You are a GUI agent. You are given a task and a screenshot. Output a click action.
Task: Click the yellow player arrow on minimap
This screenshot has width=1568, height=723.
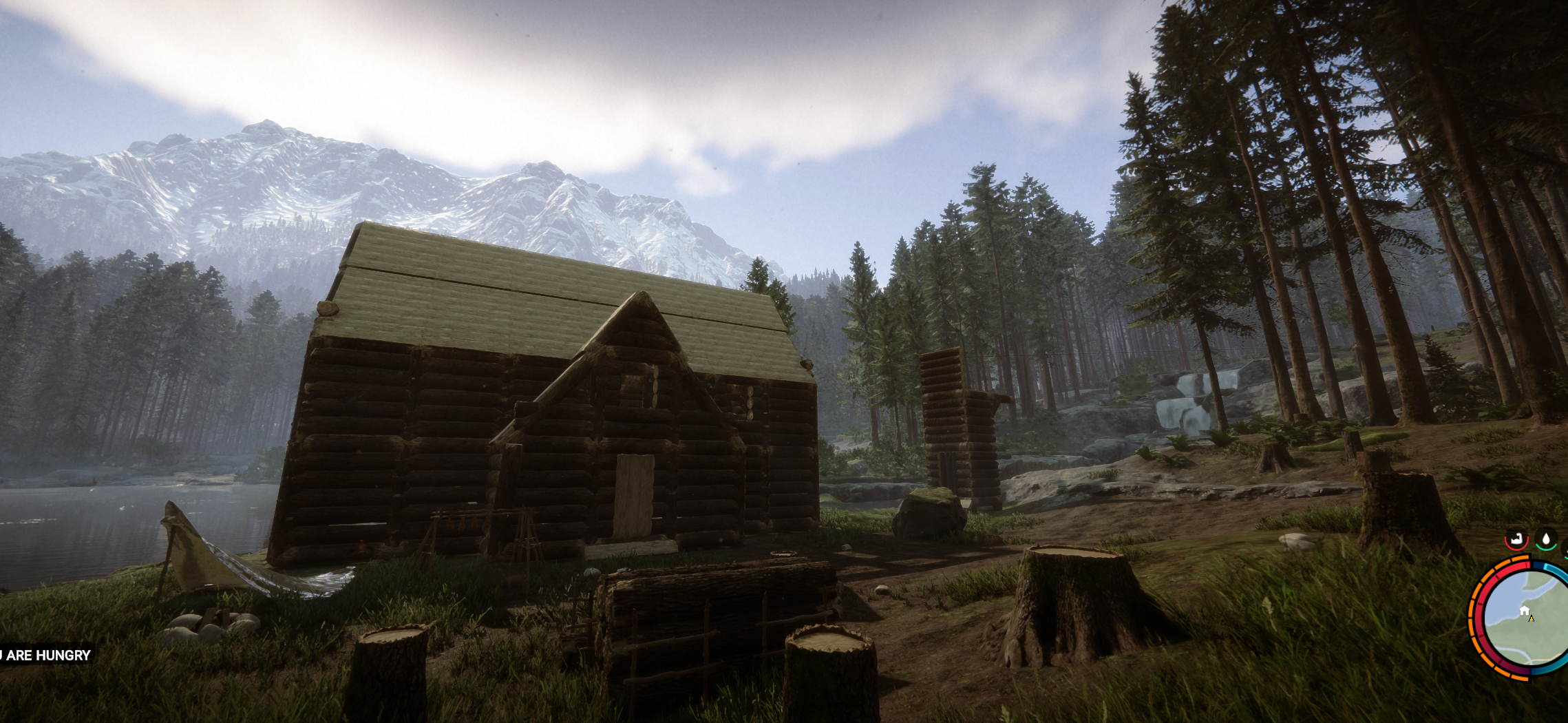pyautogui.click(x=1532, y=618)
